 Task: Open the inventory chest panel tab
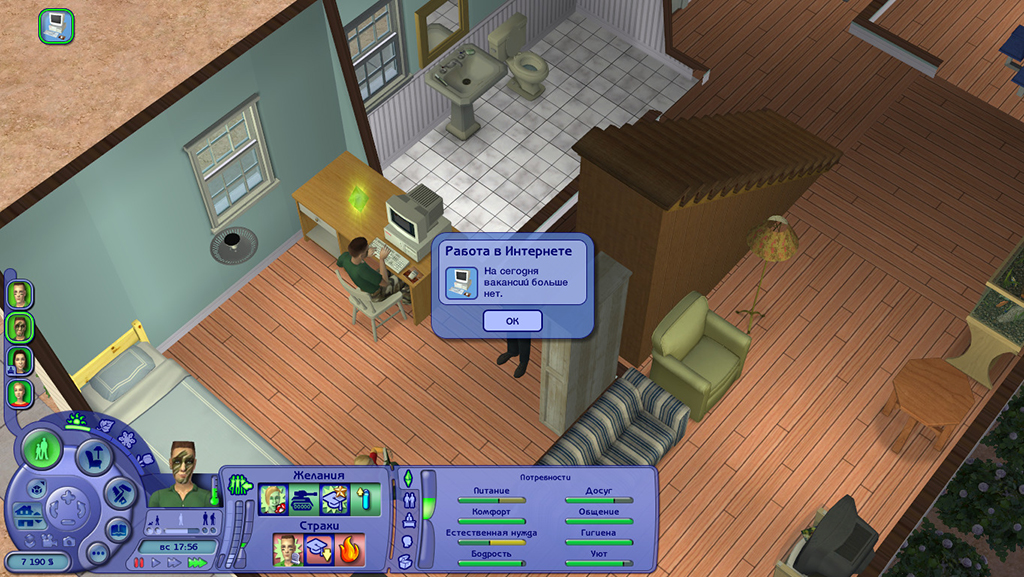[404, 561]
